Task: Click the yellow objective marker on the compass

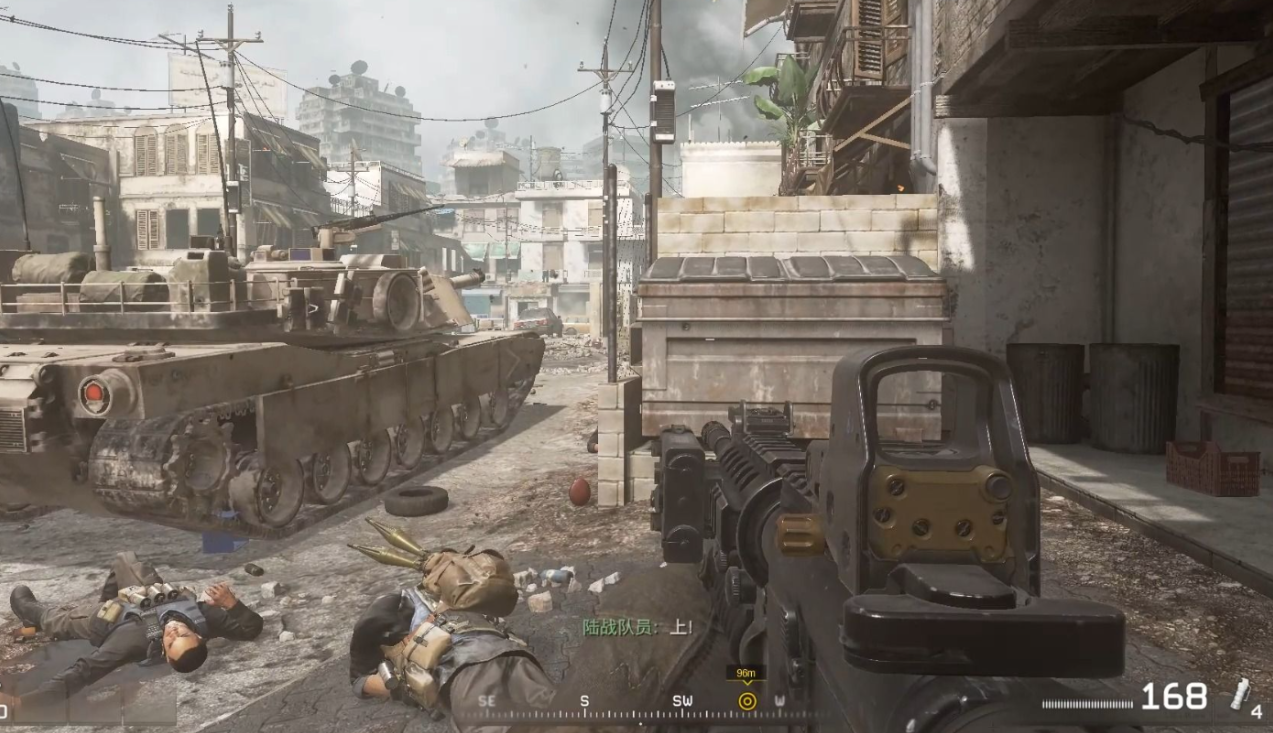Action: pyautogui.click(x=746, y=701)
